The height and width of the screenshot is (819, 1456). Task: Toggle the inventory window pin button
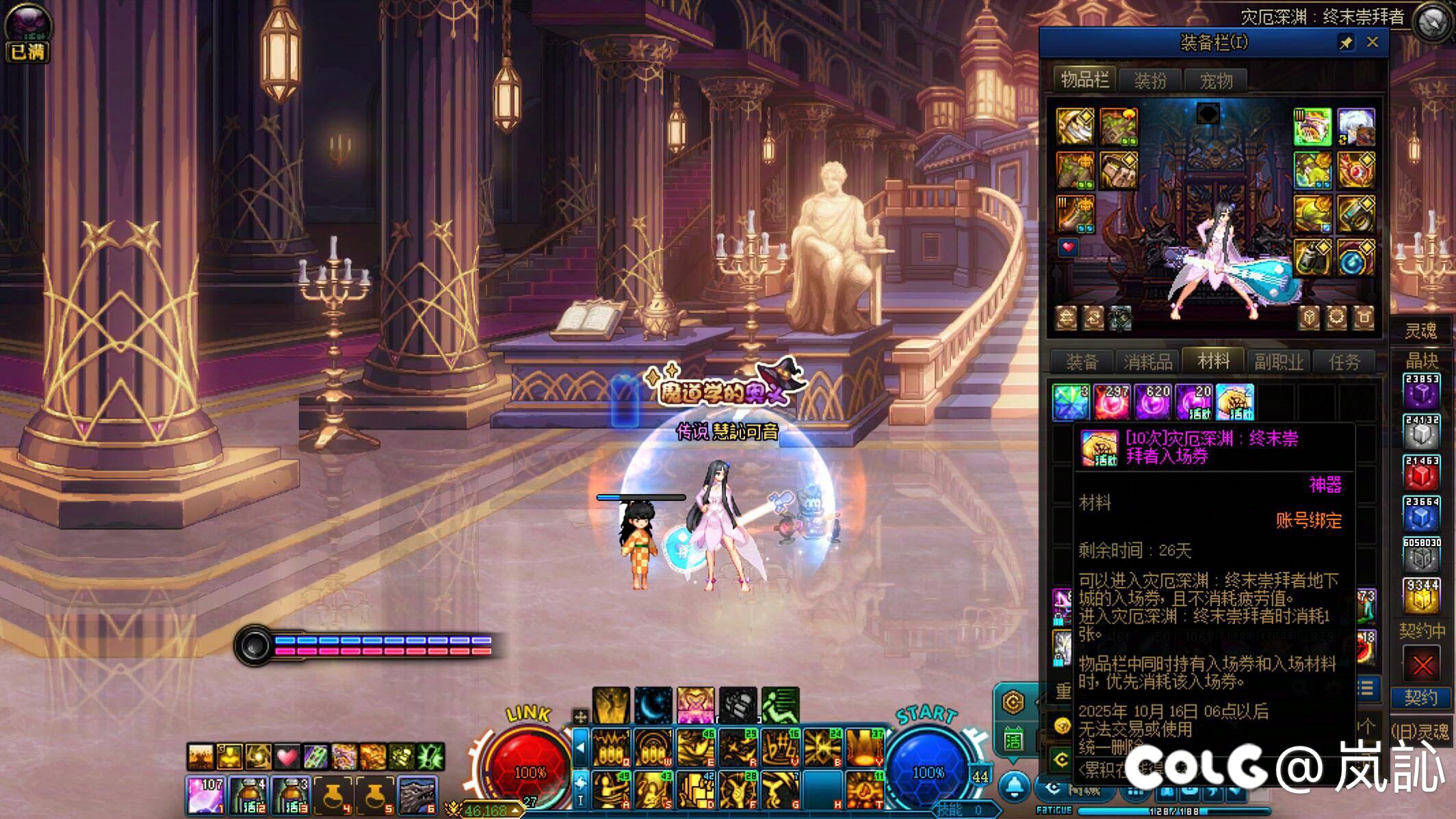(x=1345, y=43)
